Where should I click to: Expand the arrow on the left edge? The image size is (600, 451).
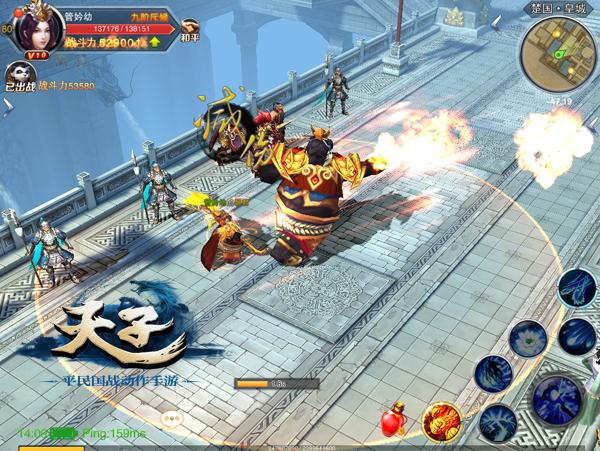(x=6, y=105)
